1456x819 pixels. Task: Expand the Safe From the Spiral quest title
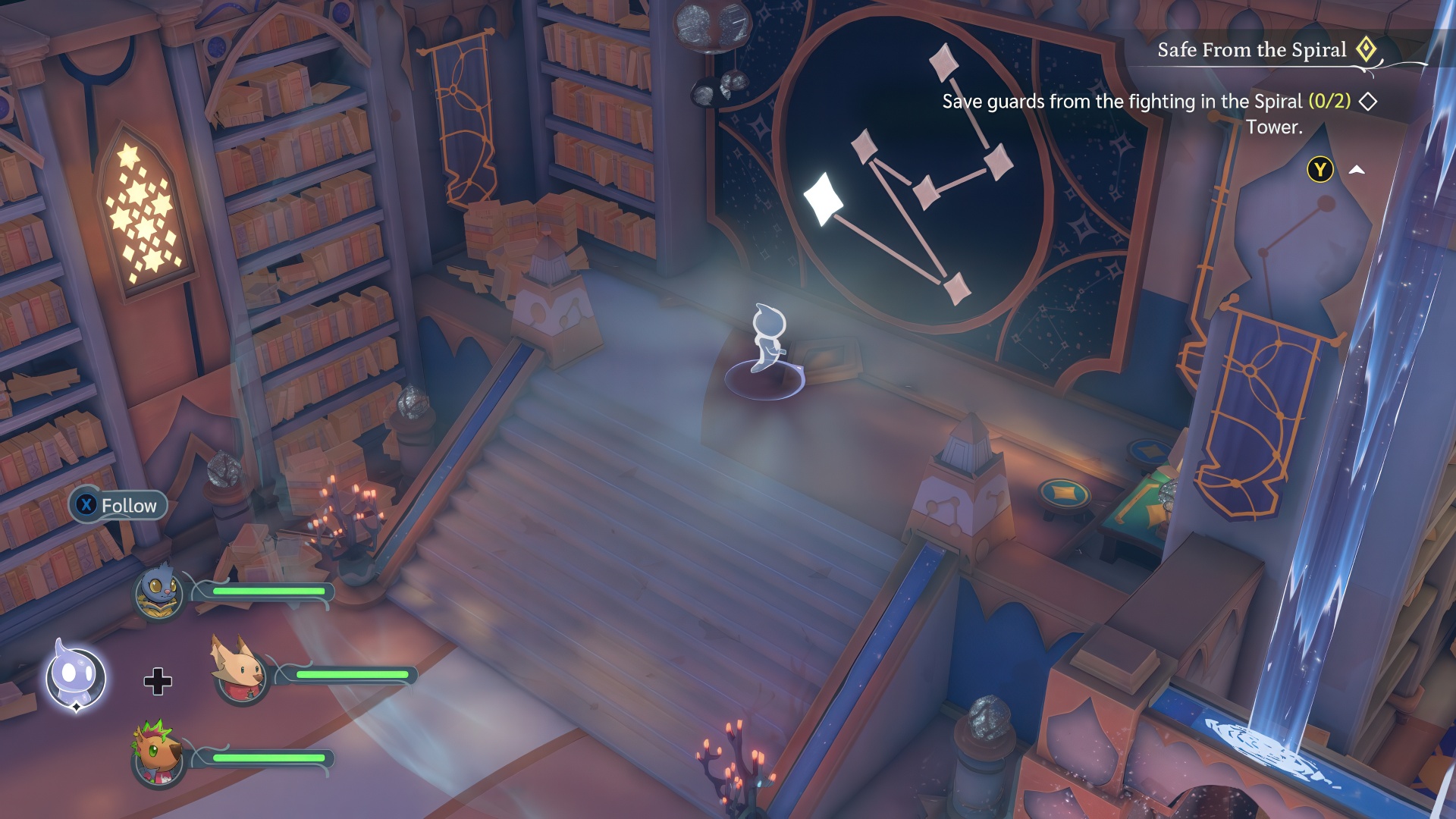click(1251, 49)
